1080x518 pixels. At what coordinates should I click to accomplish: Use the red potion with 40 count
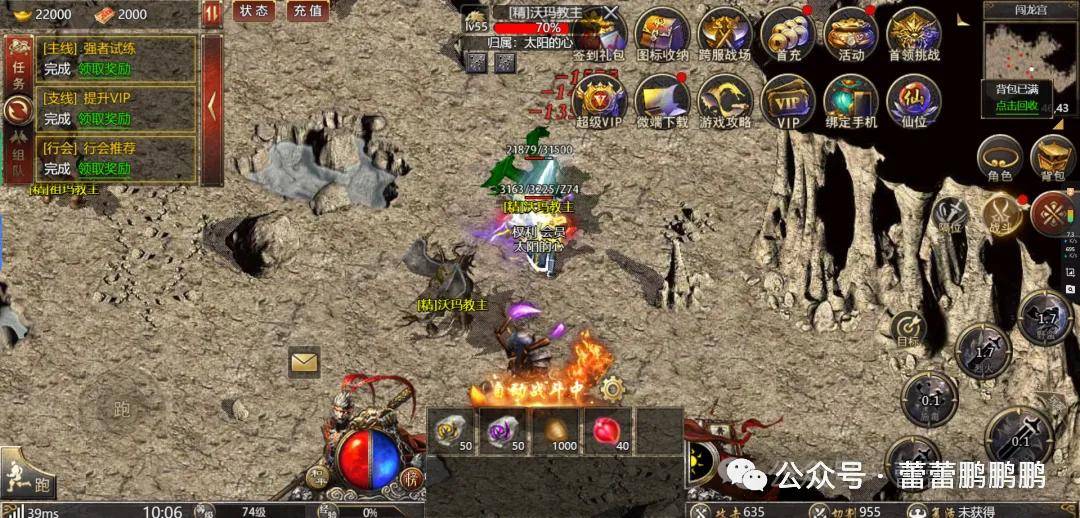[x=607, y=429]
